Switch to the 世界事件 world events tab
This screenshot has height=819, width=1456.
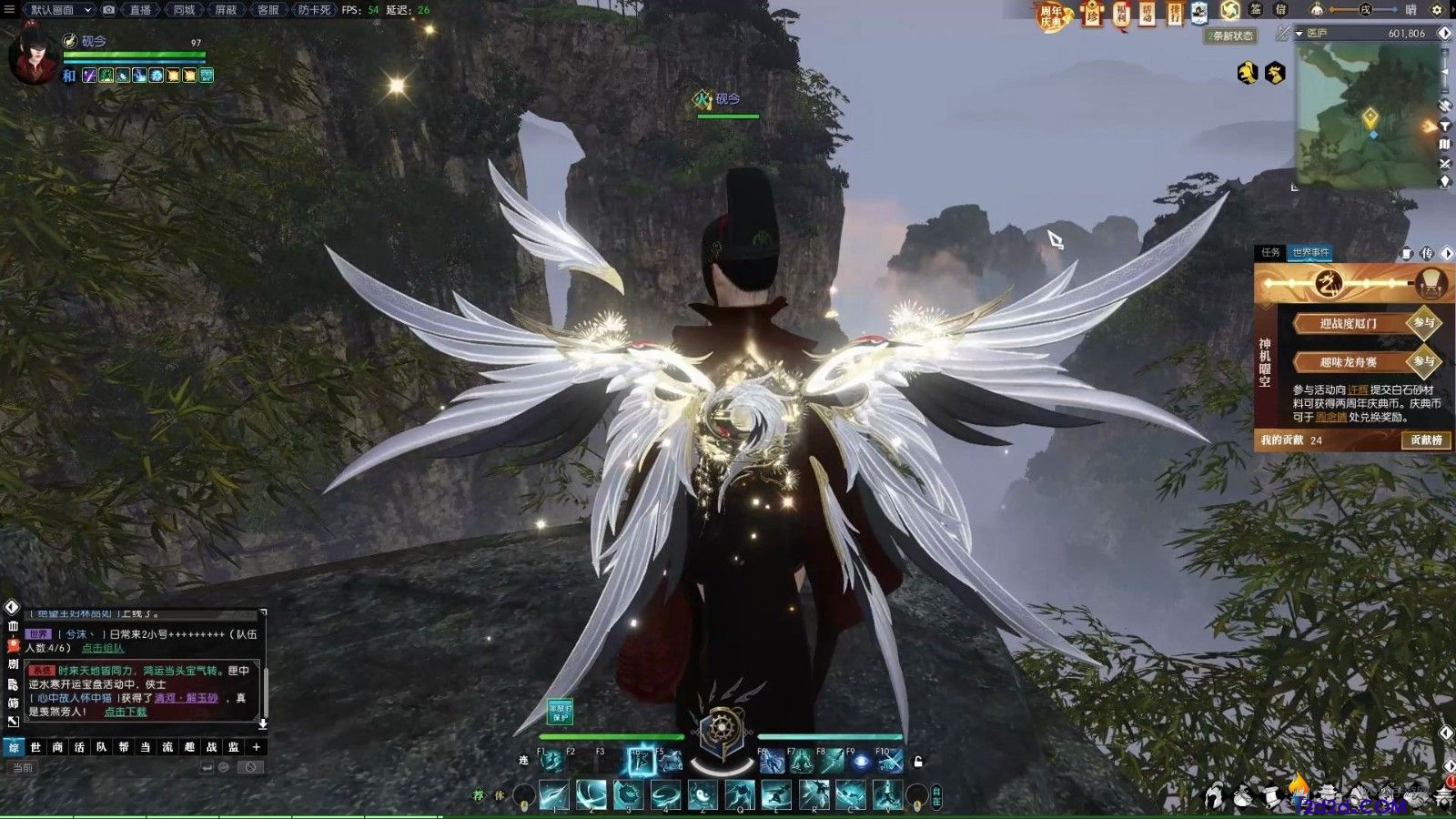coord(1310,252)
